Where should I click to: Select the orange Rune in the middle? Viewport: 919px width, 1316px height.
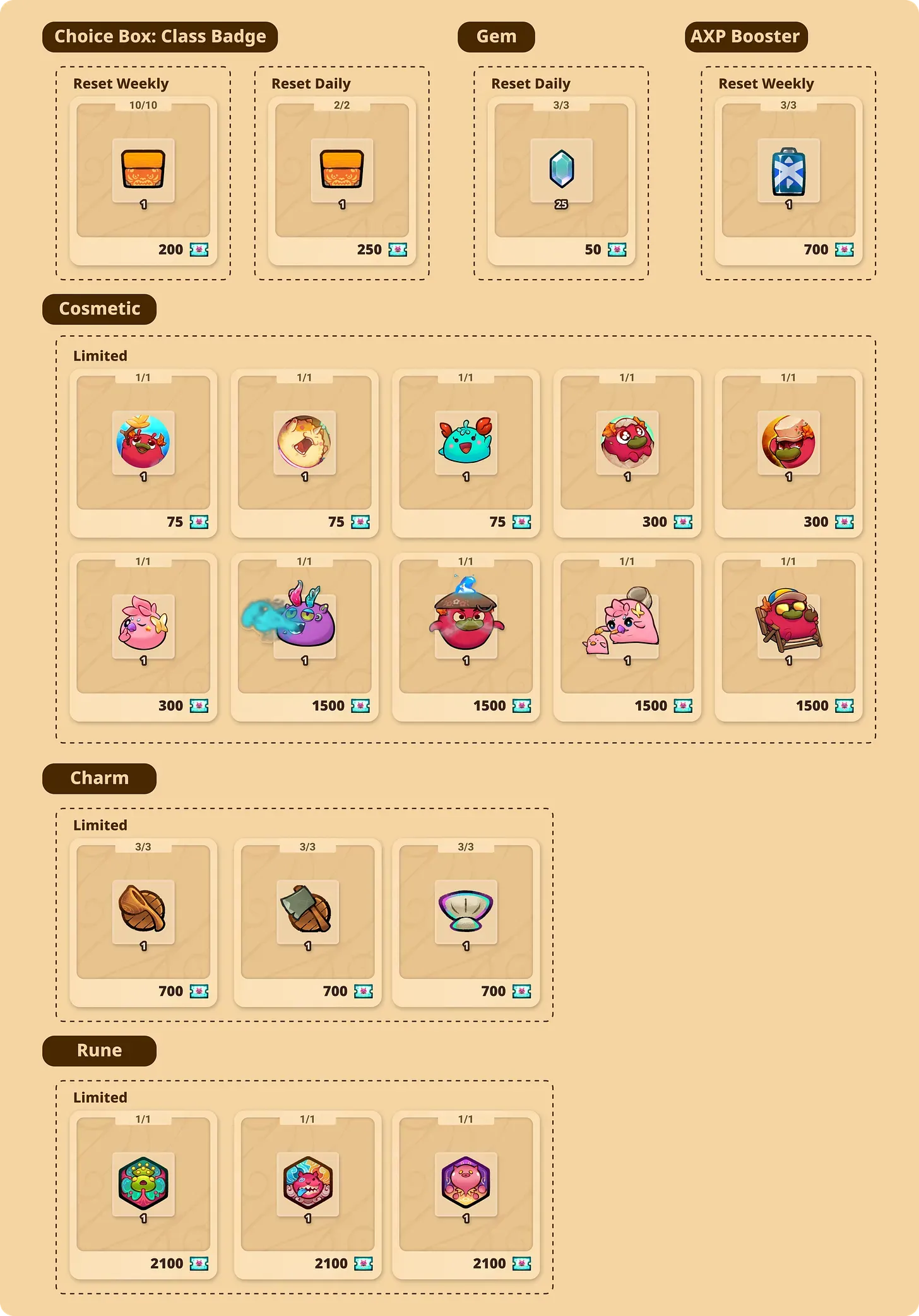click(307, 1184)
